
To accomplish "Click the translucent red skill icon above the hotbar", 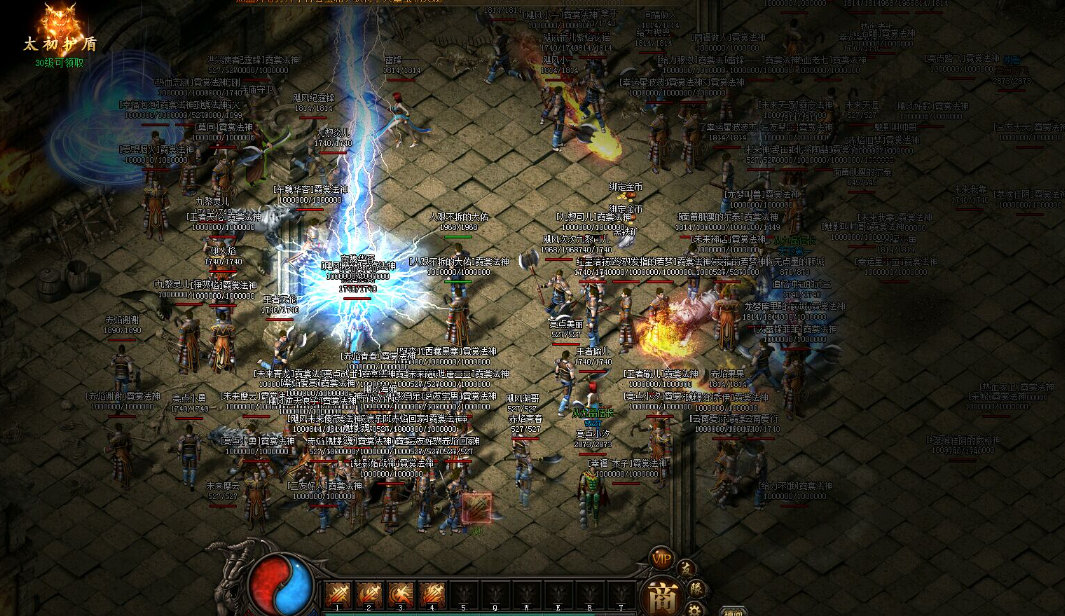I will (x=477, y=508).
